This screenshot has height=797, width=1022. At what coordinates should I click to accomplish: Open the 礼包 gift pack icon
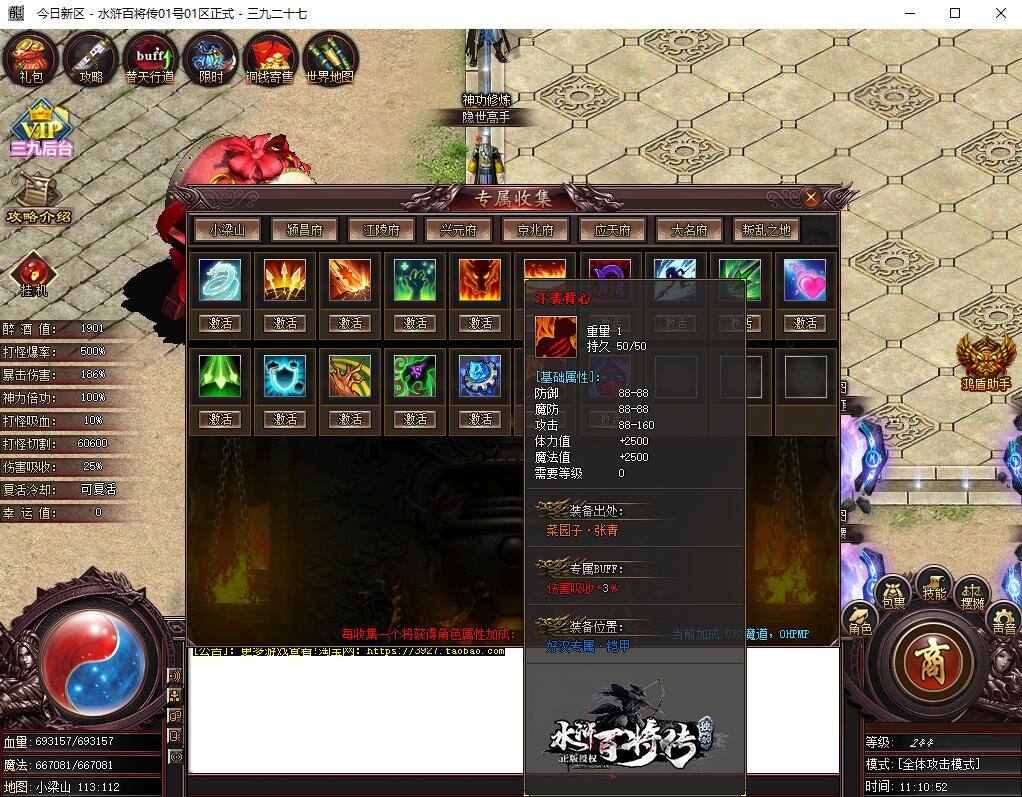point(30,58)
